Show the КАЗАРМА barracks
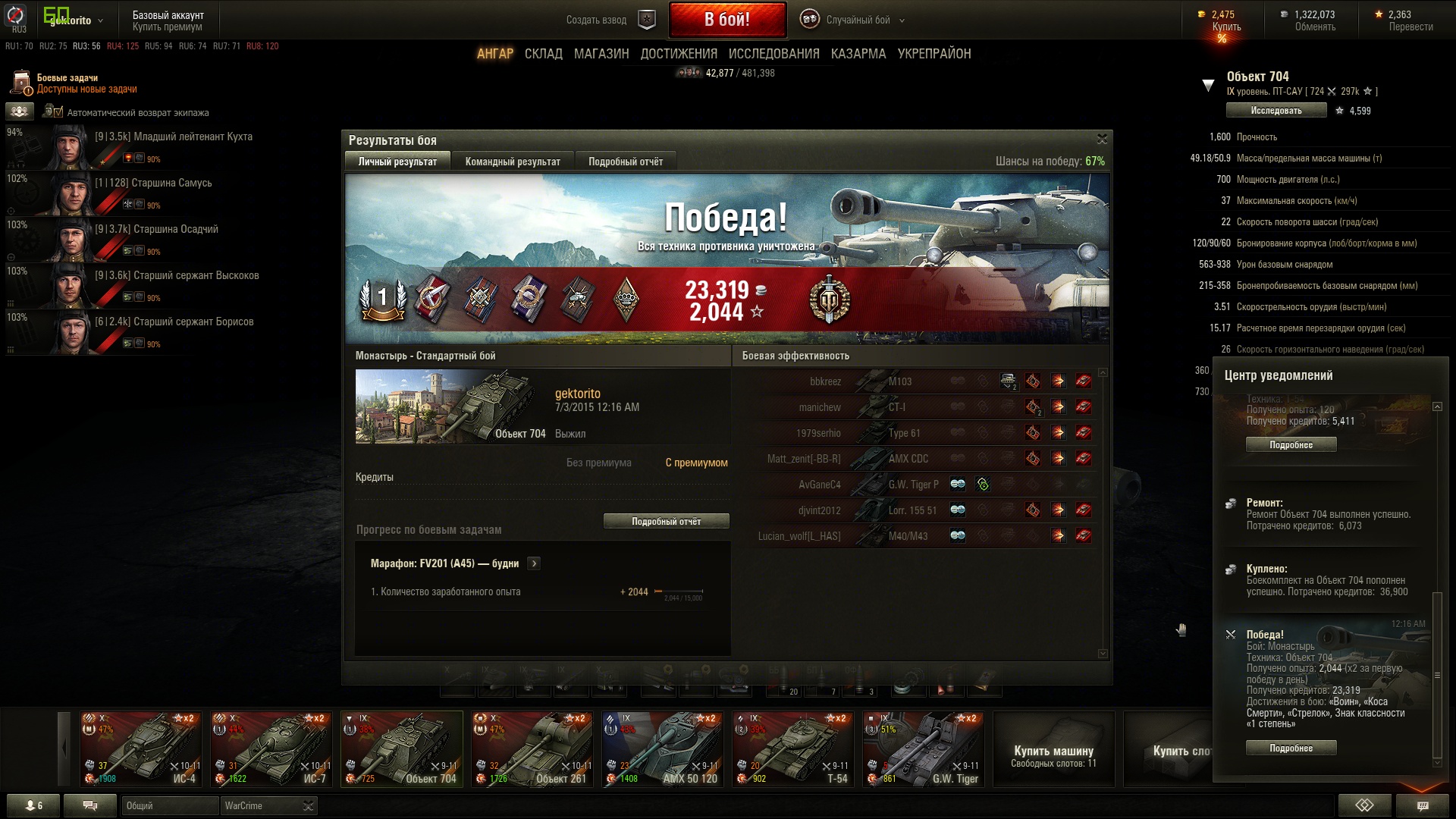The height and width of the screenshot is (819, 1456). pos(858,54)
